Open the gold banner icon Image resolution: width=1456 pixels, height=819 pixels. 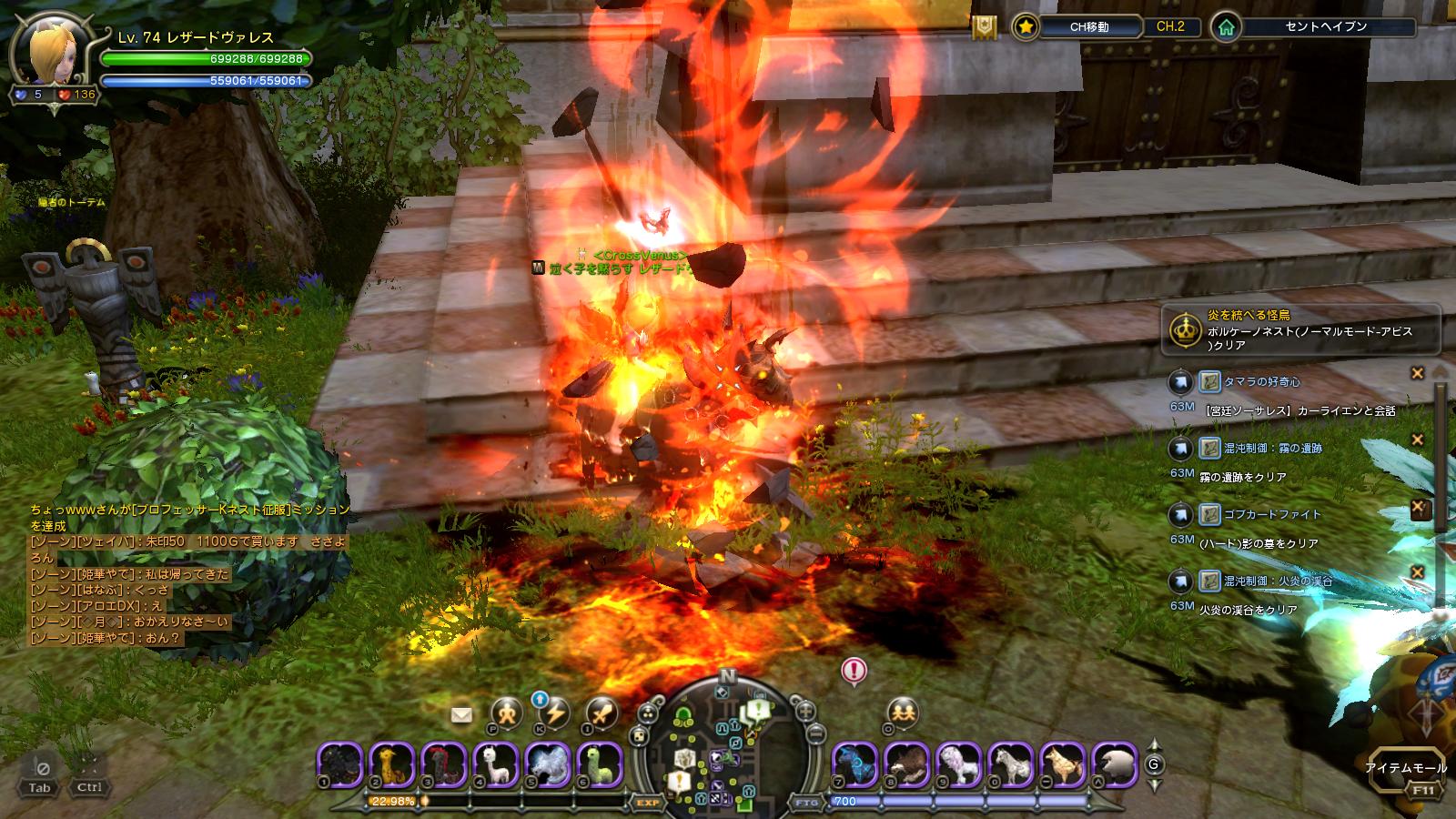(984, 27)
